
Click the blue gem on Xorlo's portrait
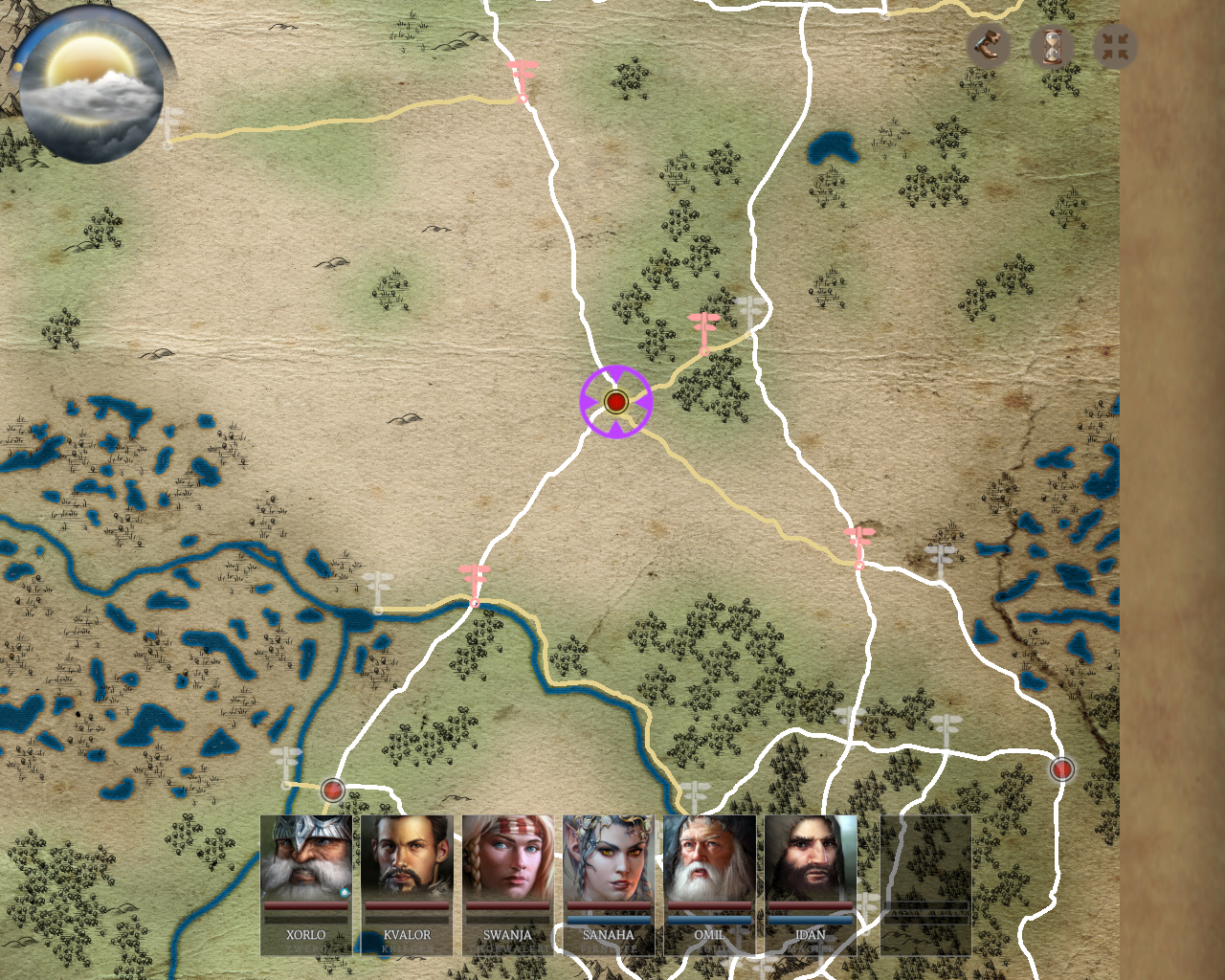344,892
